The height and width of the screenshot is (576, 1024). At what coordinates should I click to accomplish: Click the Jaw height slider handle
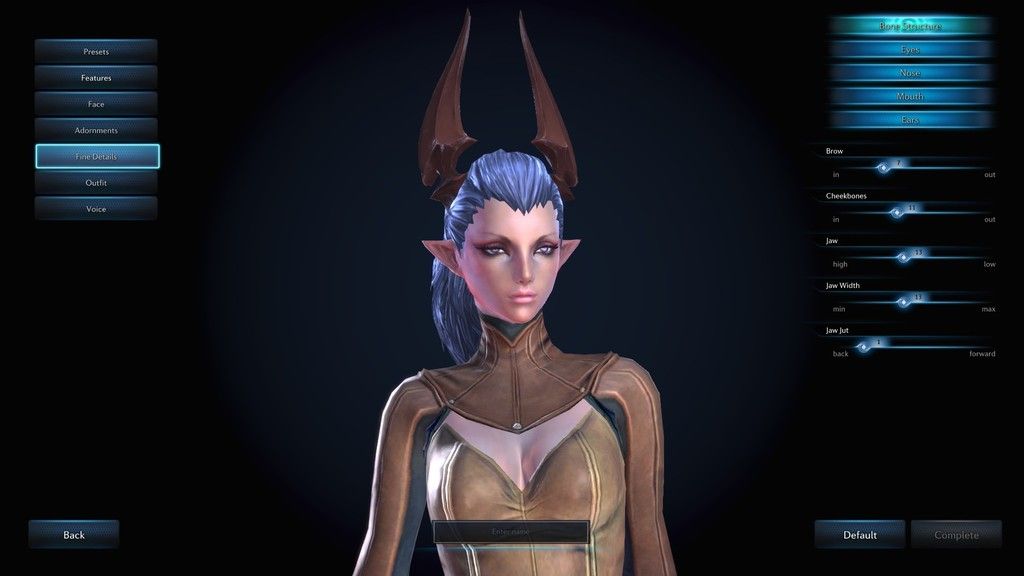click(x=903, y=258)
